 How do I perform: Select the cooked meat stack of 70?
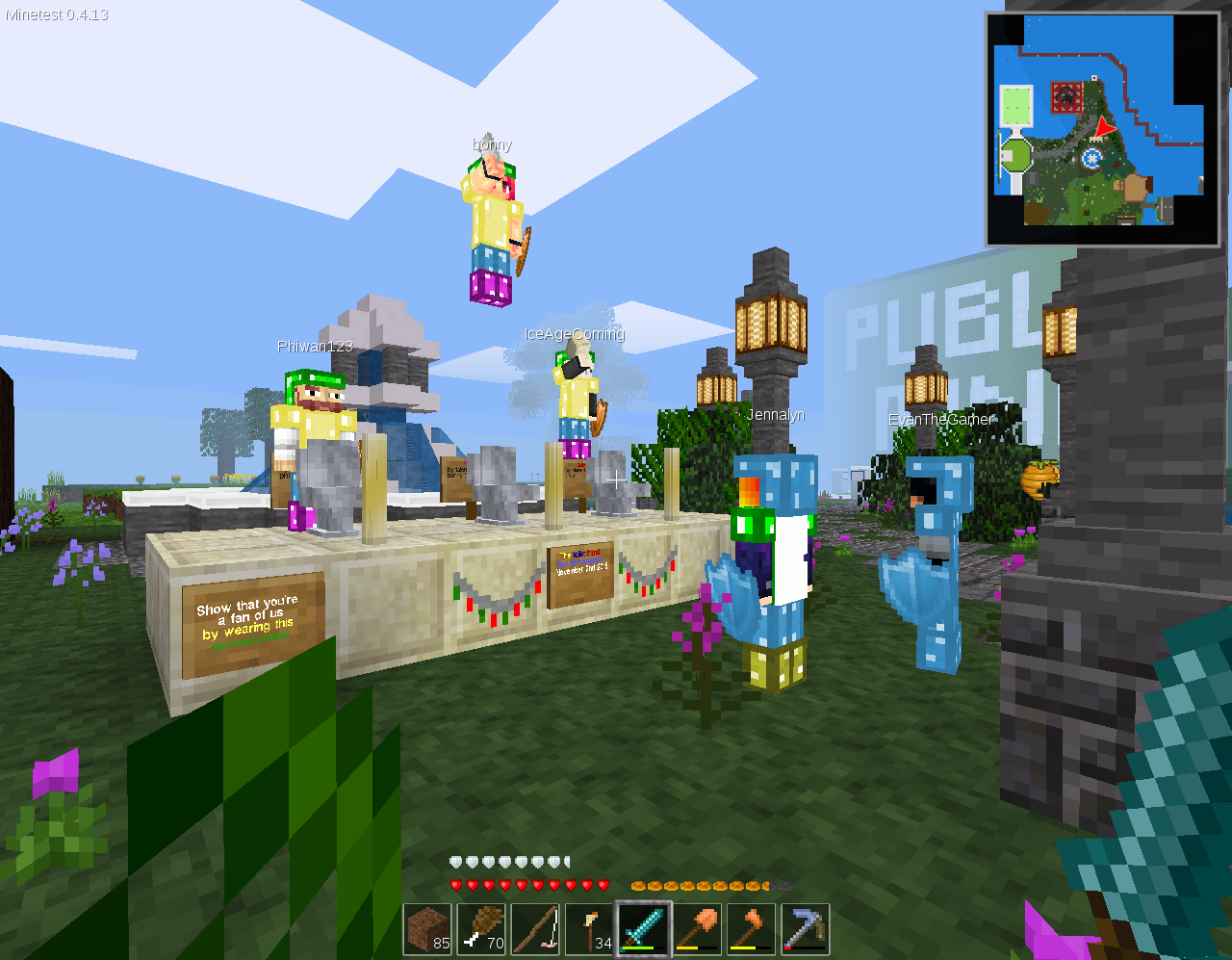tap(481, 928)
